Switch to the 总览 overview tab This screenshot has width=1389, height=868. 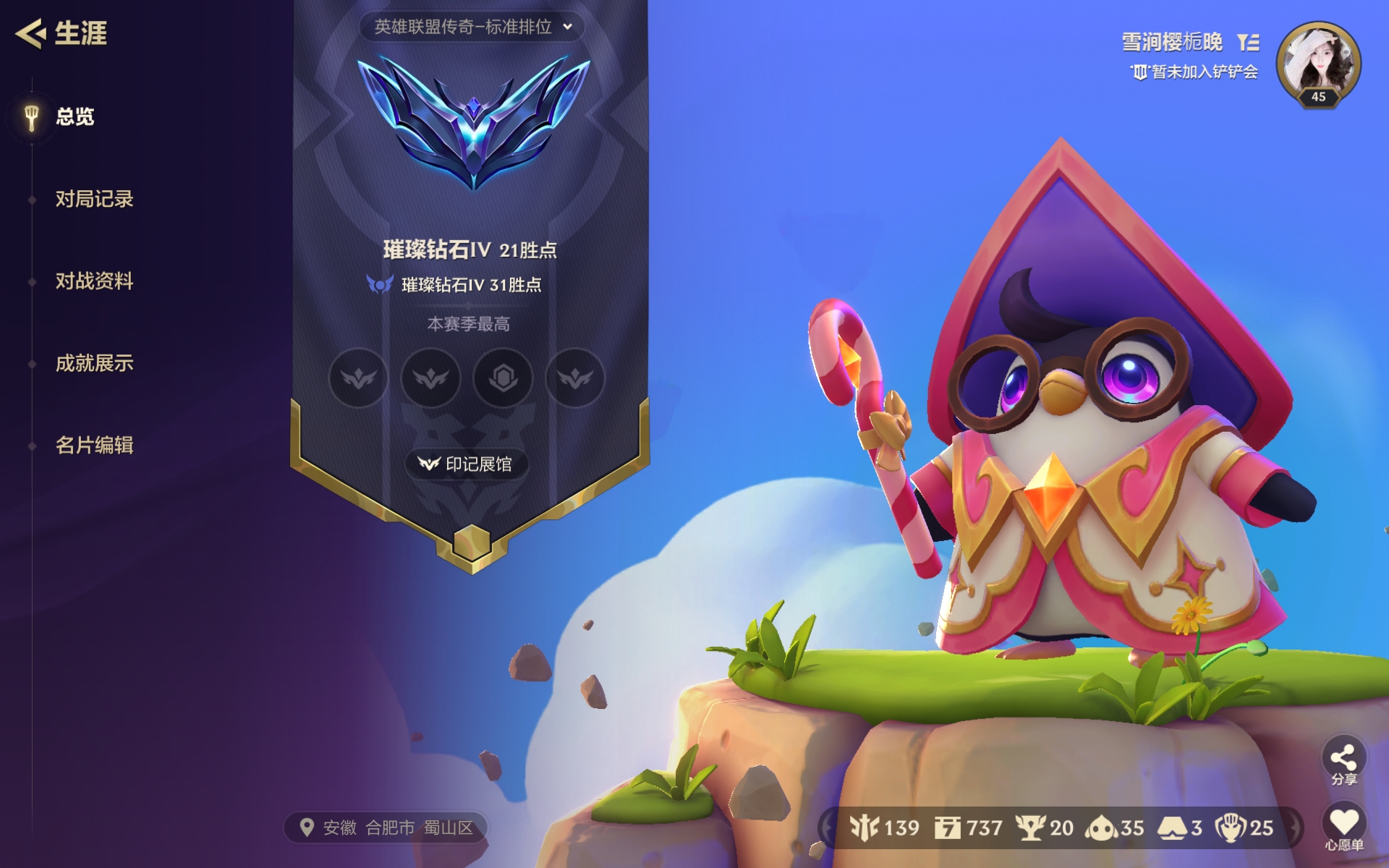pos(75,116)
